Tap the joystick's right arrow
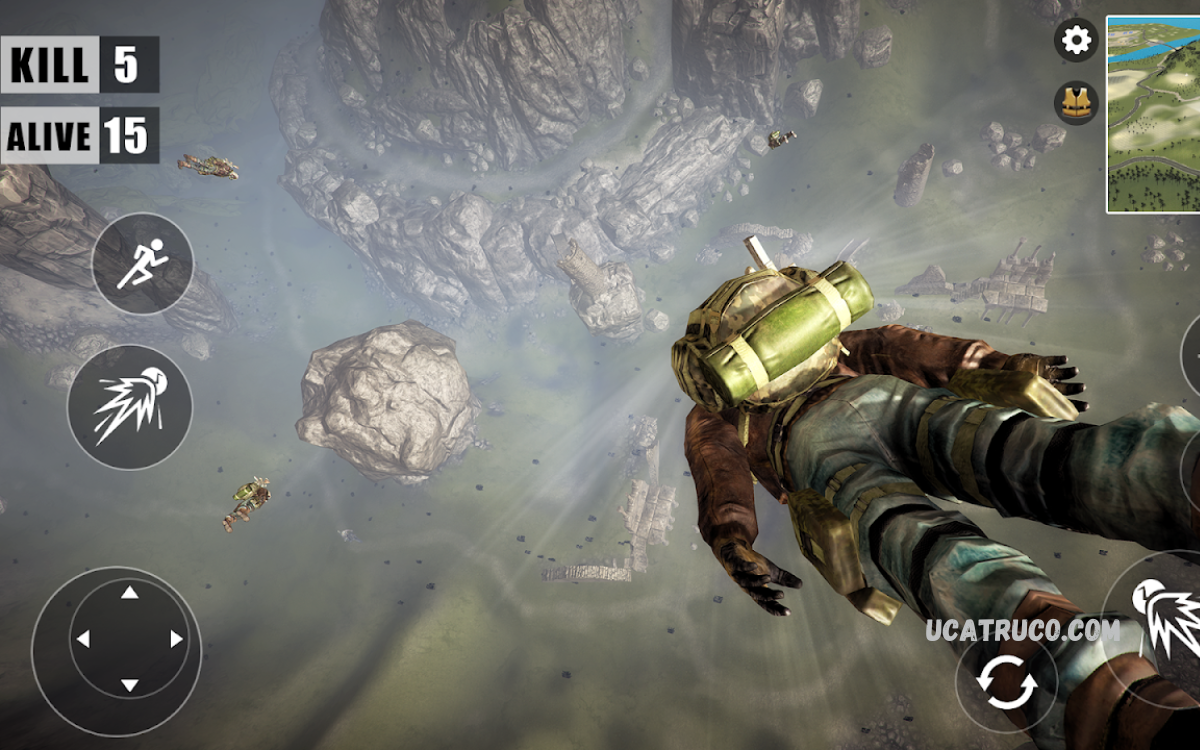 pos(176,639)
